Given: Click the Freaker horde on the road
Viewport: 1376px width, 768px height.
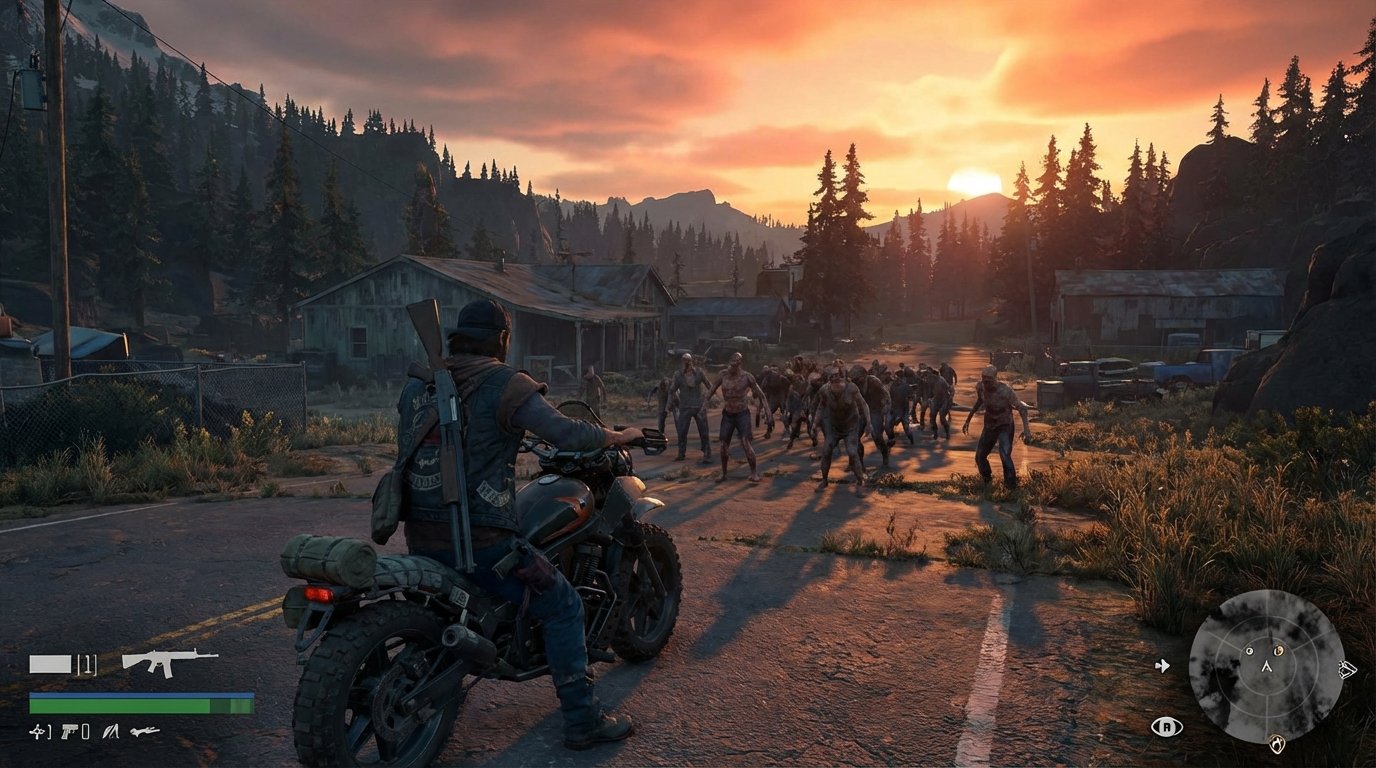Looking at the screenshot, I should pyautogui.click(x=840, y=410).
